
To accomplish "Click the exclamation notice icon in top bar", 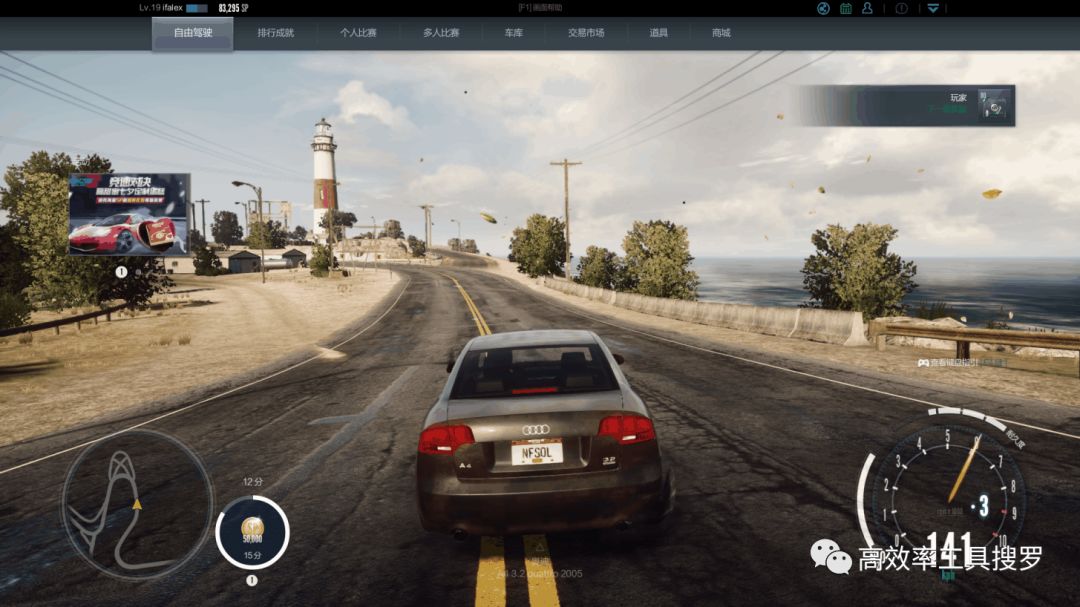I will point(901,8).
